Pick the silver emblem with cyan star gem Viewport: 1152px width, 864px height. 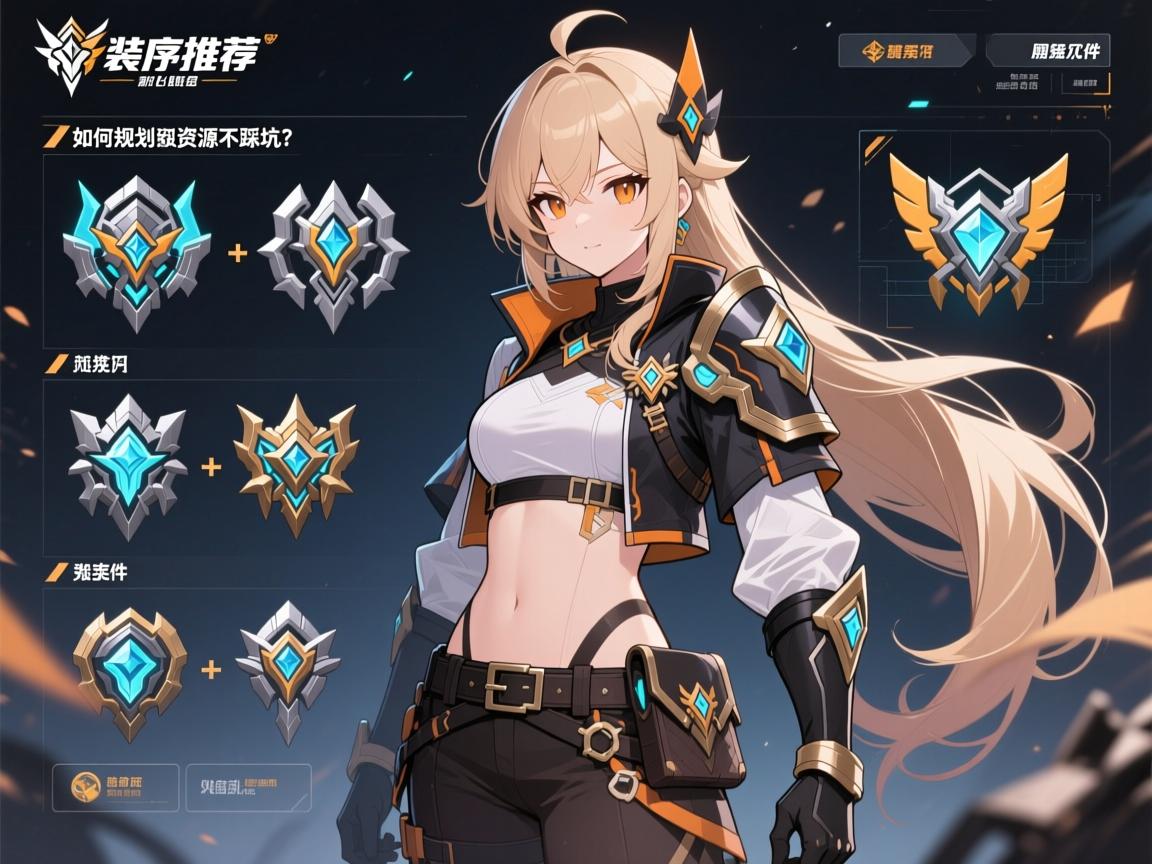(128, 465)
